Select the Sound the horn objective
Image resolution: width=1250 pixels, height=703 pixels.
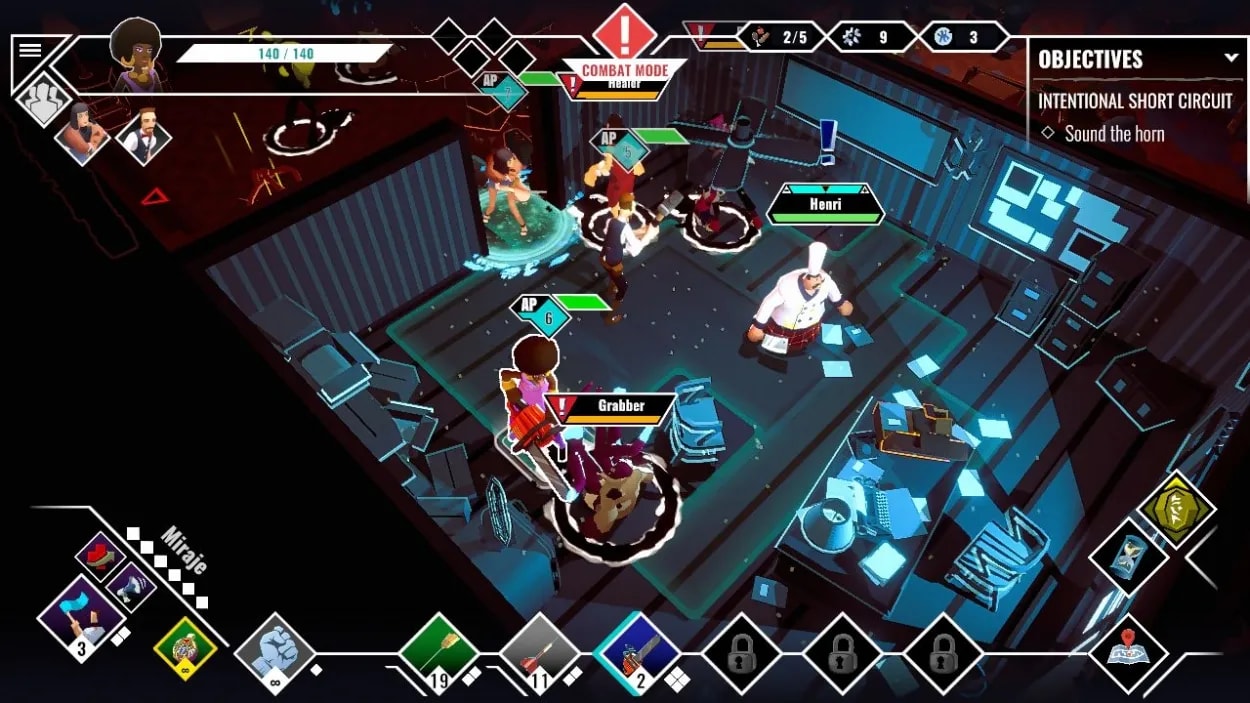pos(1113,133)
